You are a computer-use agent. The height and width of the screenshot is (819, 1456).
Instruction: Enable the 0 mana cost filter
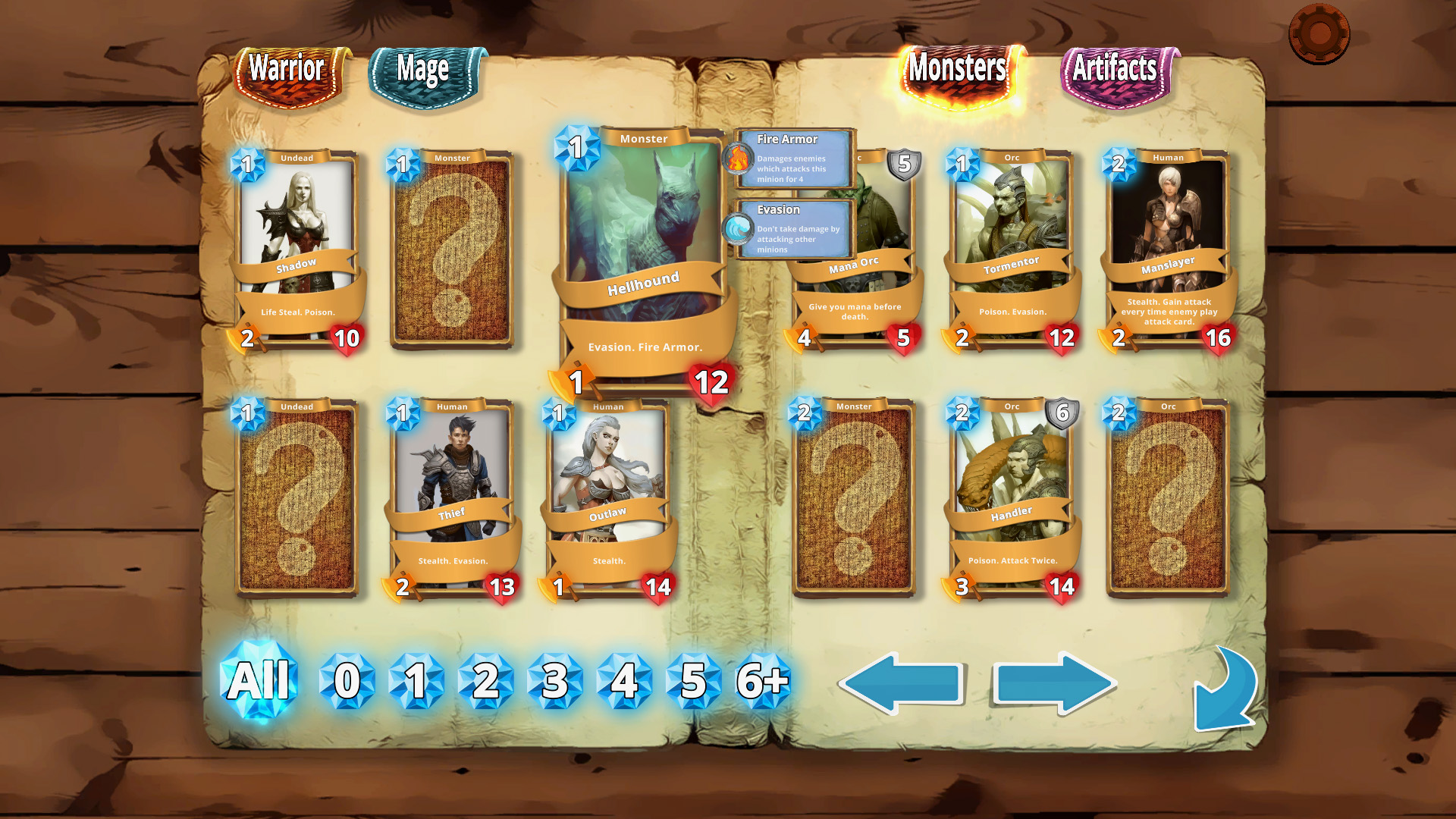347,681
